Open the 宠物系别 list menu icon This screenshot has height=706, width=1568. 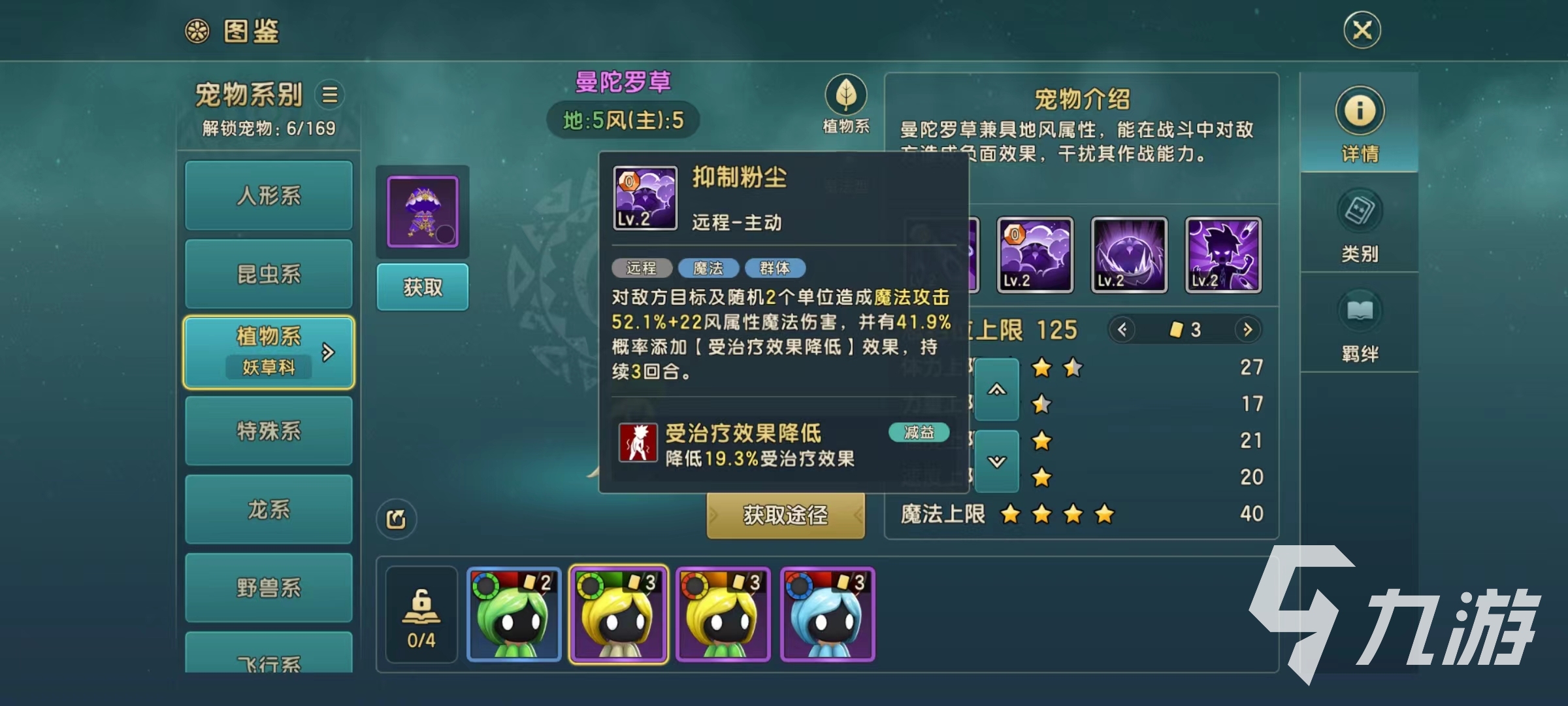(330, 95)
